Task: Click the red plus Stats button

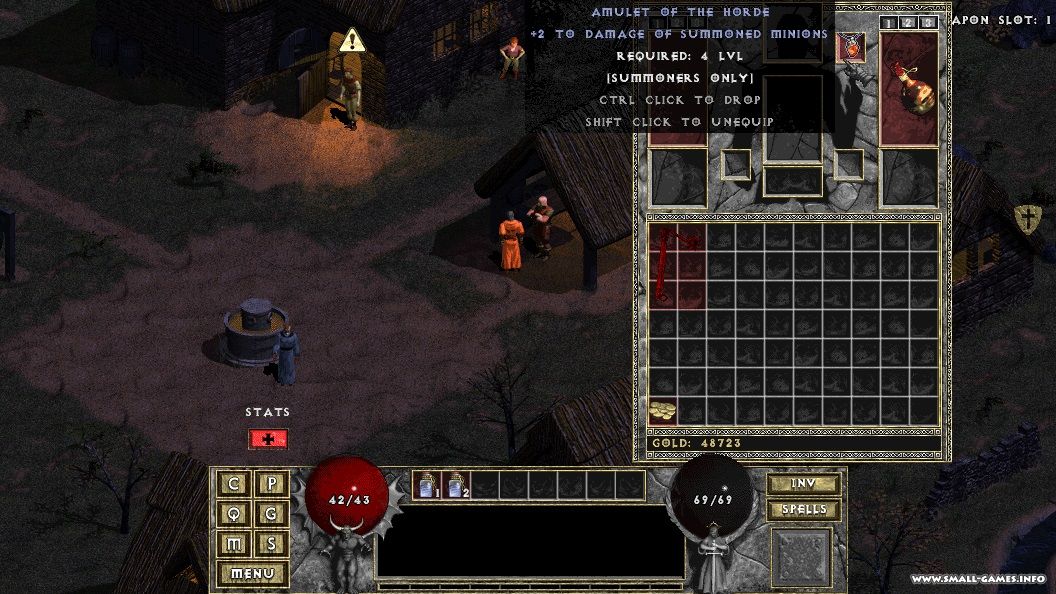Action: point(268,438)
